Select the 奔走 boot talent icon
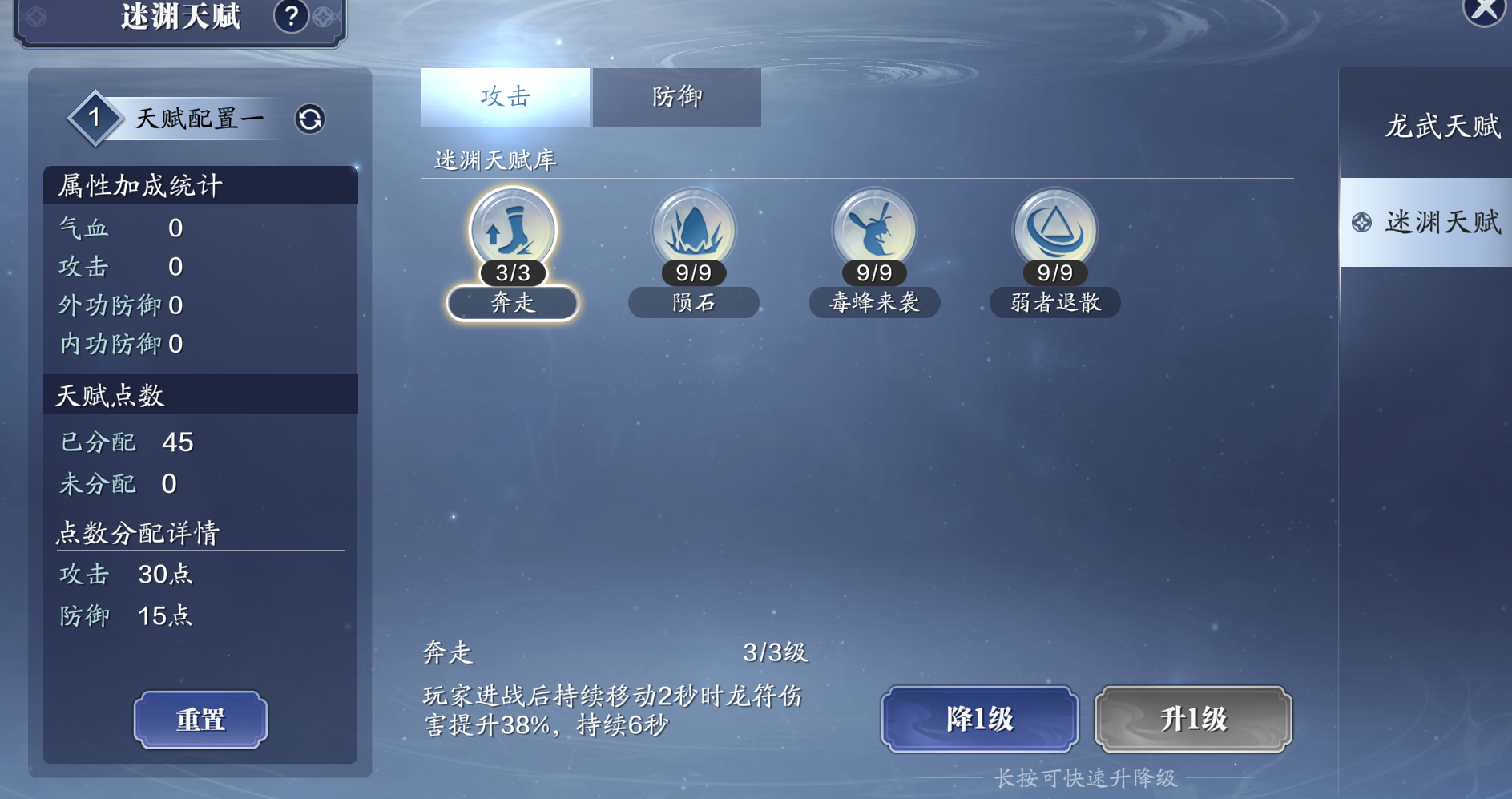This screenshot has height=799, width=1512. click(x=513, y=231)
